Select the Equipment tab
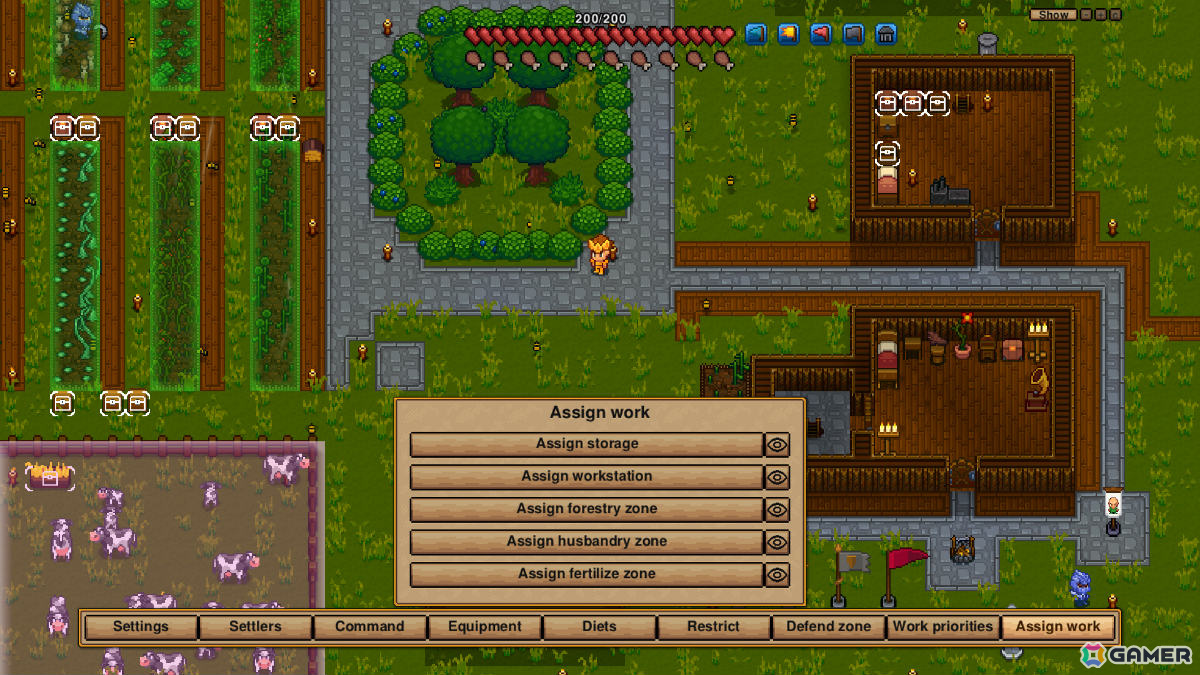Image resolution: width=1200 pixels, height=675 pixels. [x=485, y=627]
